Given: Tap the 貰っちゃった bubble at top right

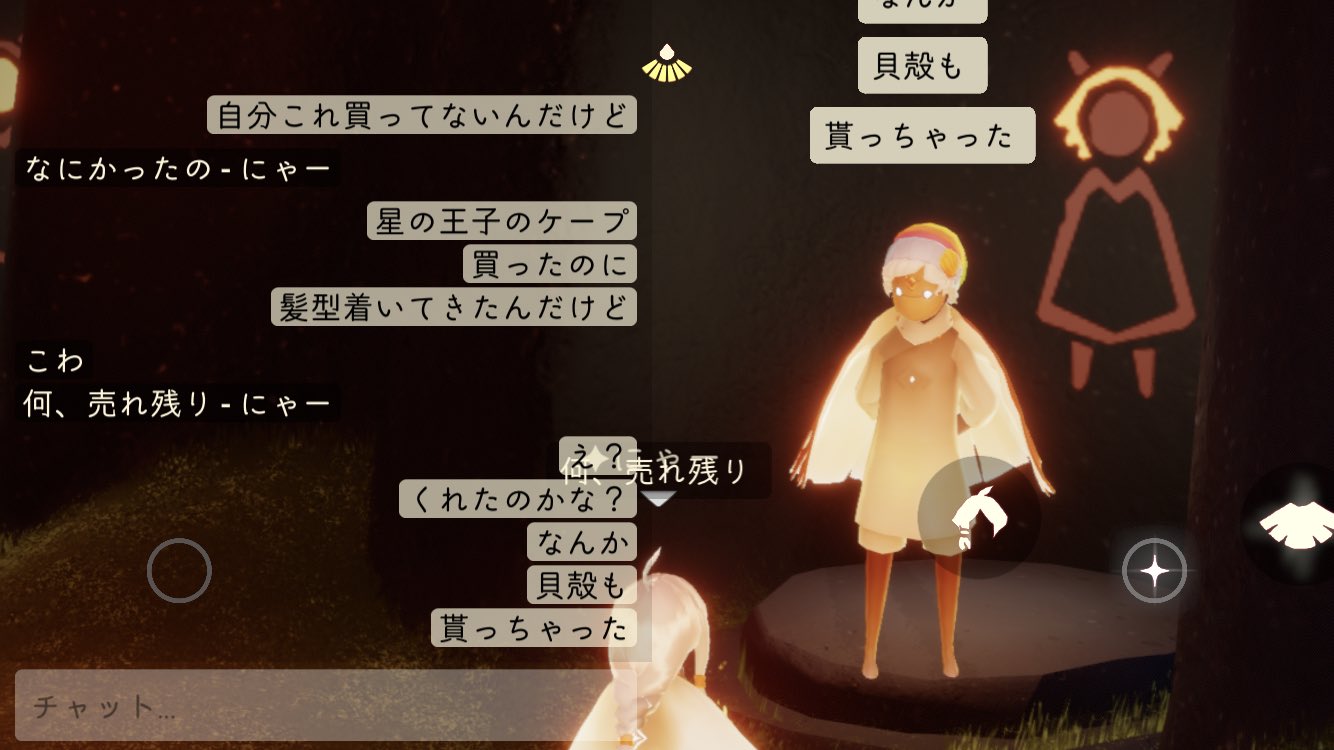Looking at the screenshot, I should tap(921, 135).
